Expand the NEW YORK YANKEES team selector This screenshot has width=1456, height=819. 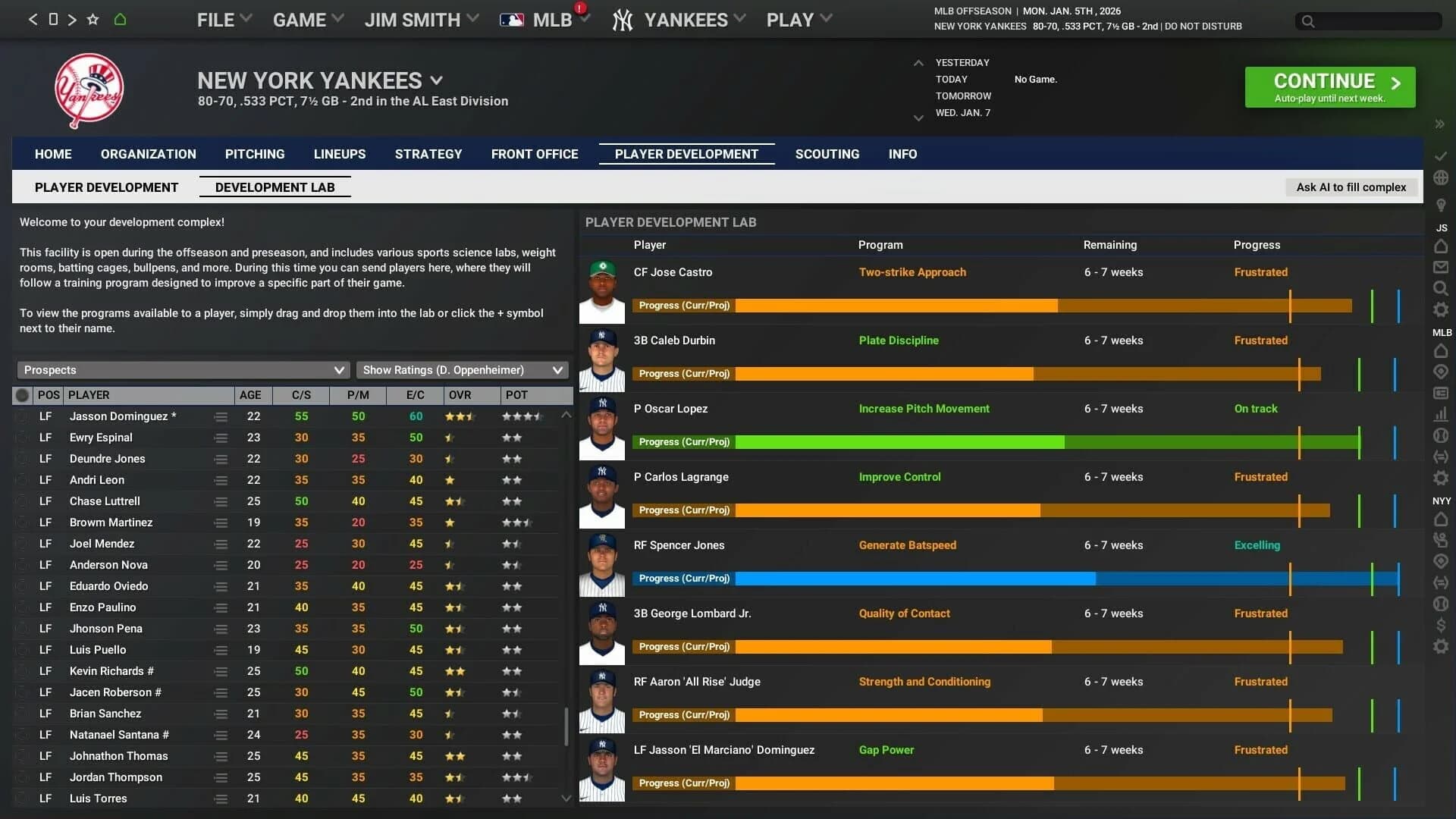pyautogui.click(x=437, y=80)
